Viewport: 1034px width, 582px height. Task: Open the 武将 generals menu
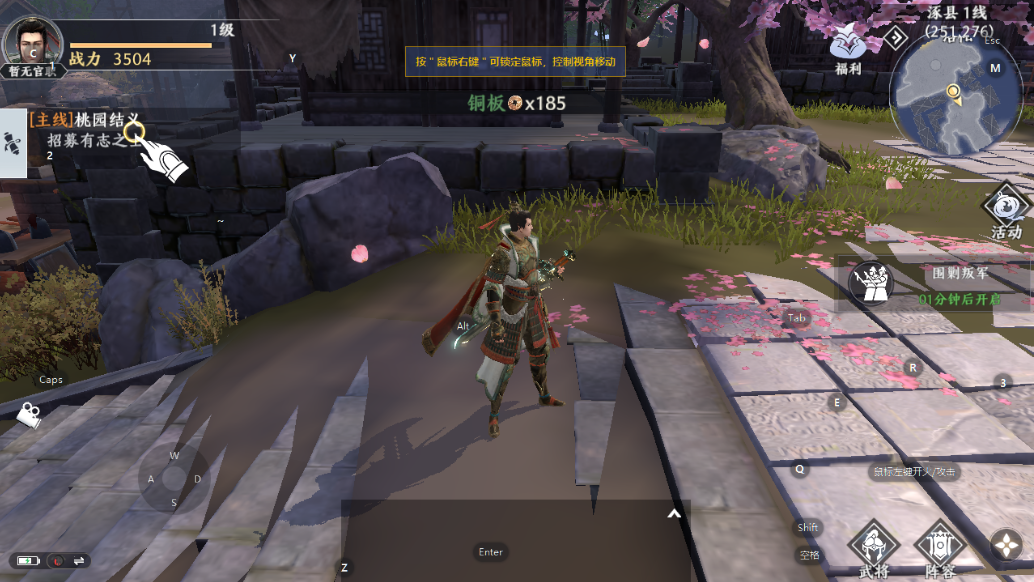click(873, 548)
